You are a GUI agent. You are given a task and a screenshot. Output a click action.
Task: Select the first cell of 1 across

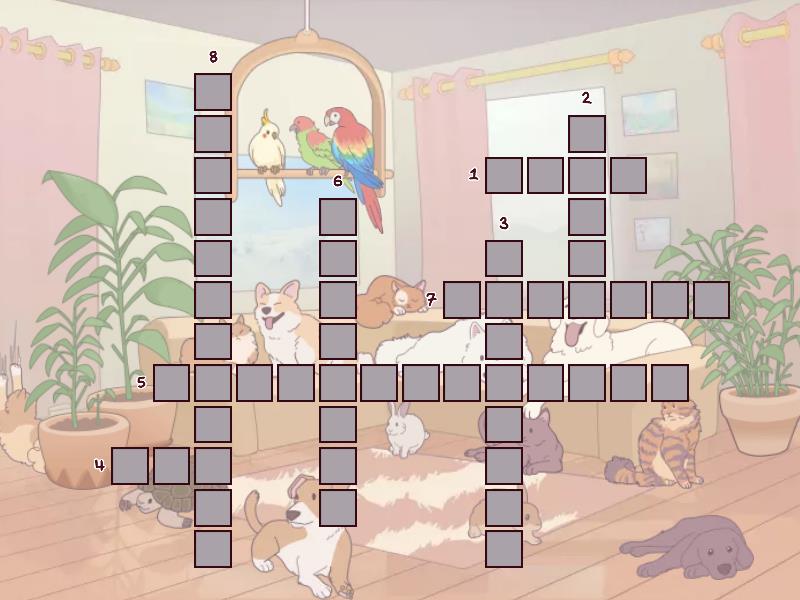point(504,175)
